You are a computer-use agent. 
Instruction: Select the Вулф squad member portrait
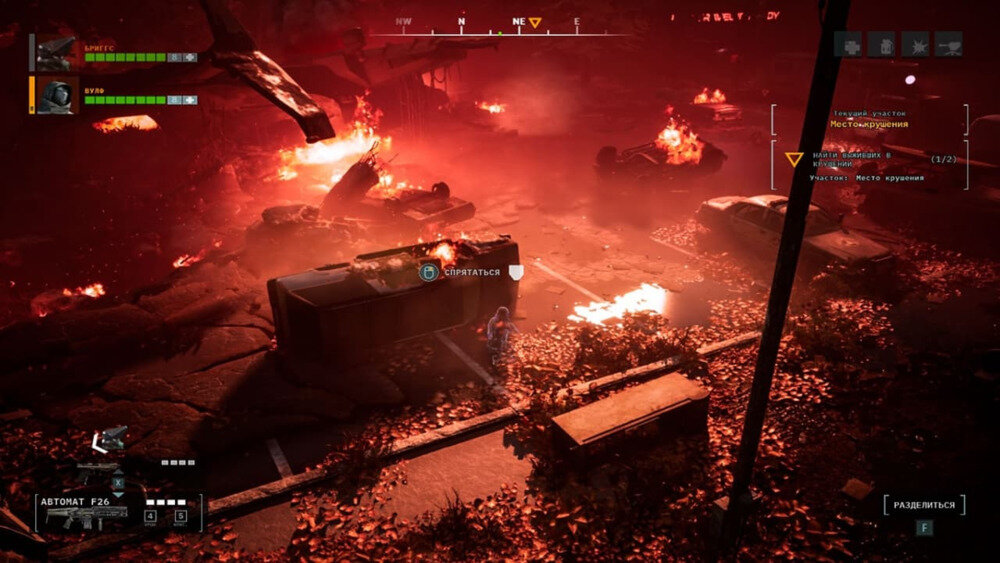coord(56,96)
